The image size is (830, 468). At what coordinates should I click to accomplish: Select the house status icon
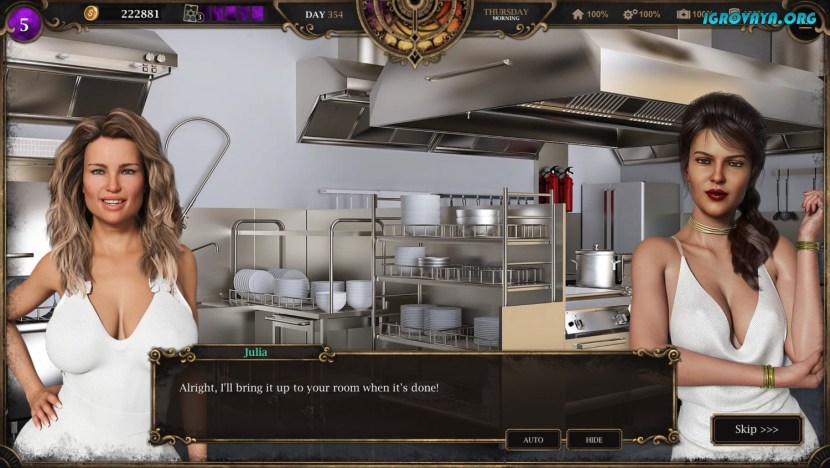577,14
